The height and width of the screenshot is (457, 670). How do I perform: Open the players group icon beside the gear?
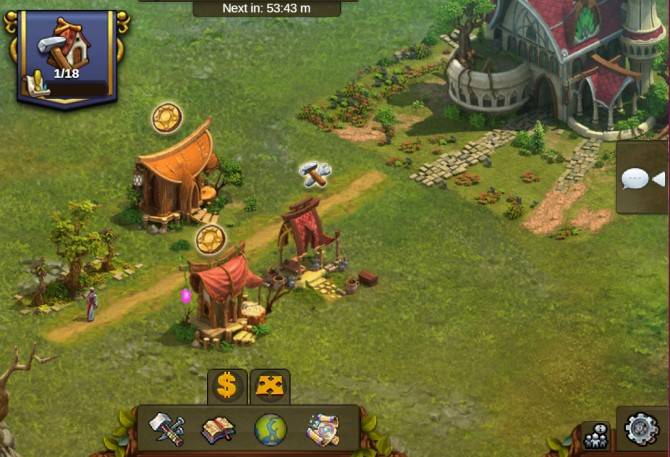596,435
